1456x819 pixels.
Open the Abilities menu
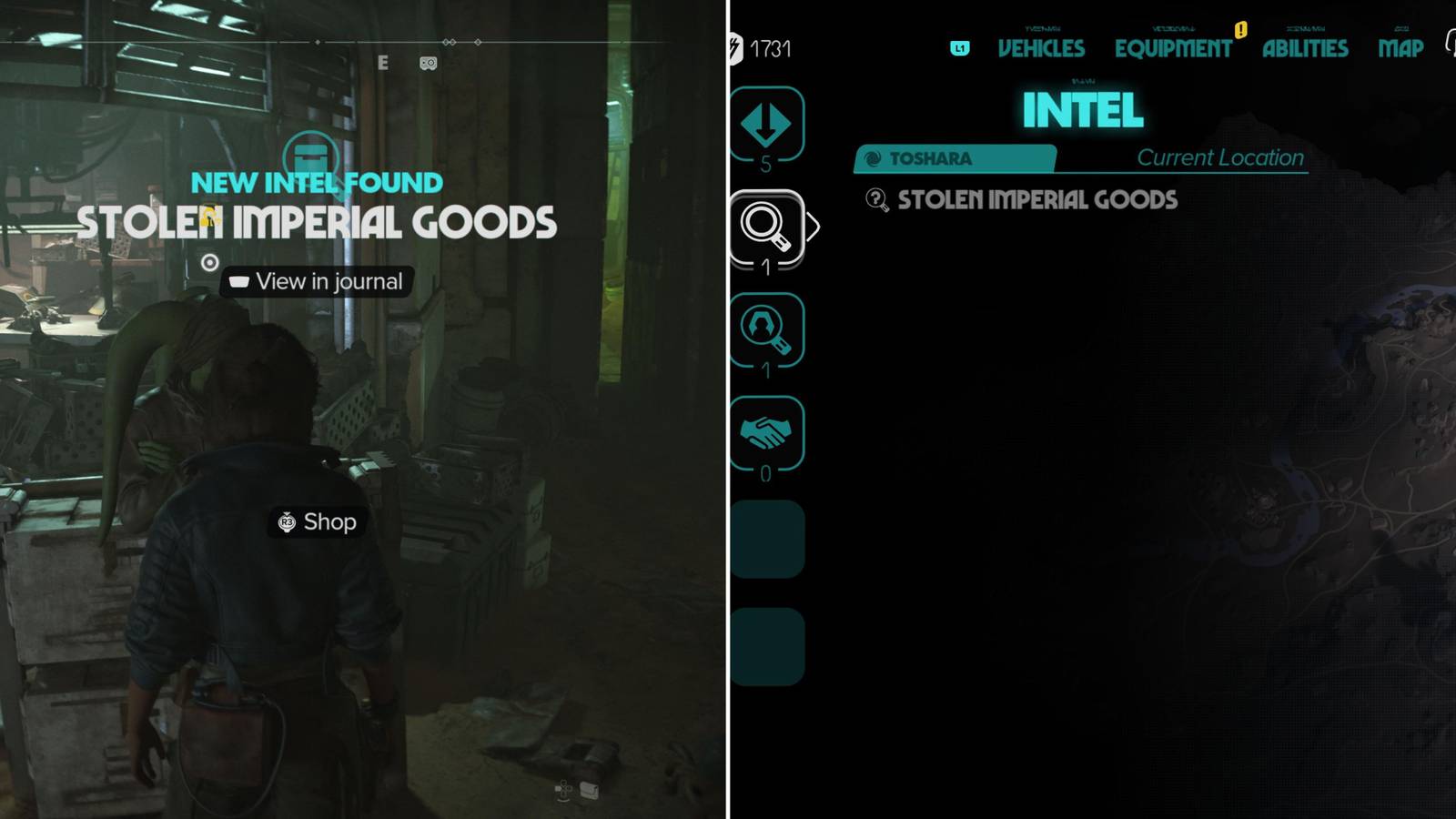(x=1304, y=49)
